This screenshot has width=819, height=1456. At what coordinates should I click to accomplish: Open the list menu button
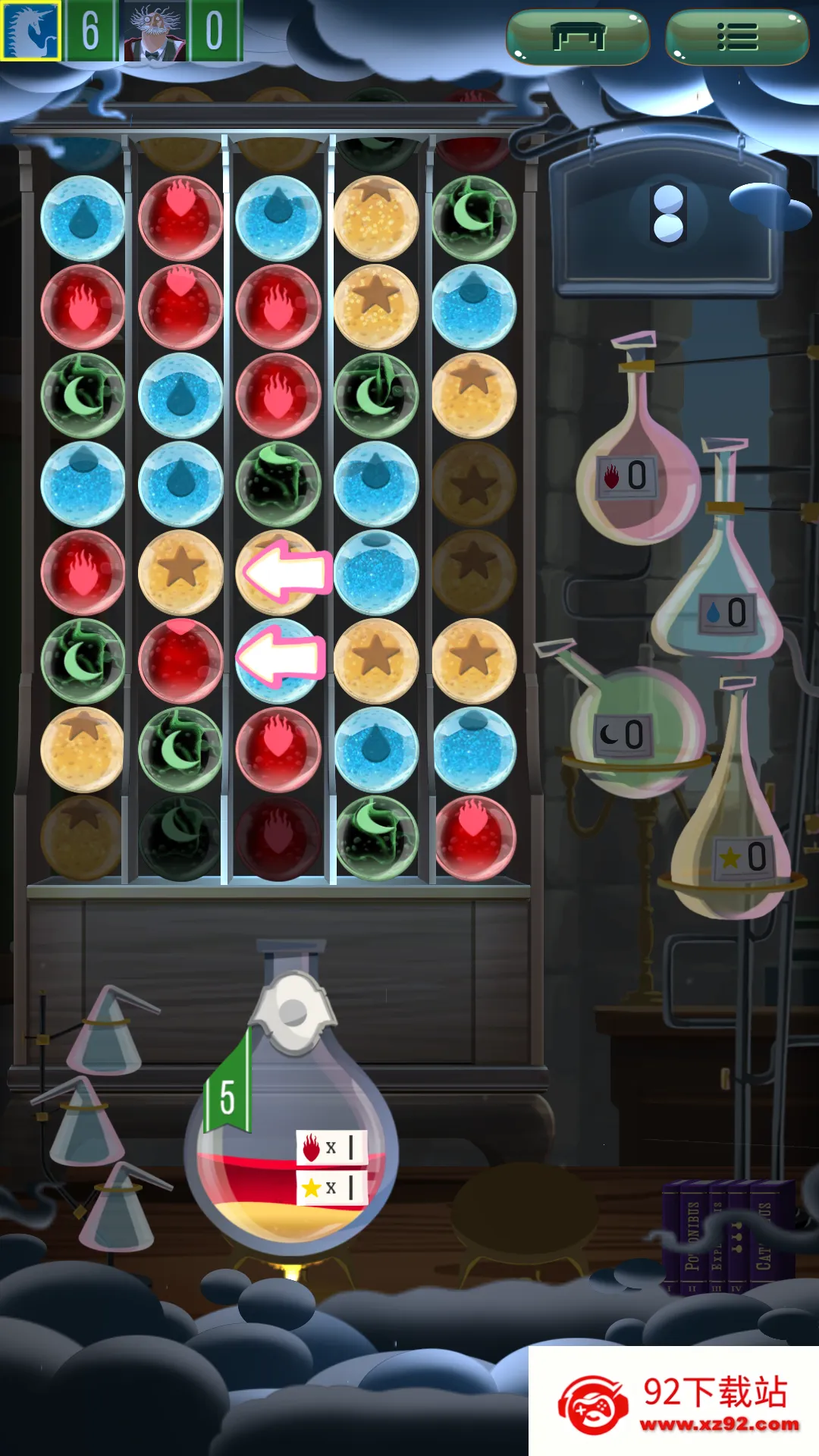click(x=736, y=36)
